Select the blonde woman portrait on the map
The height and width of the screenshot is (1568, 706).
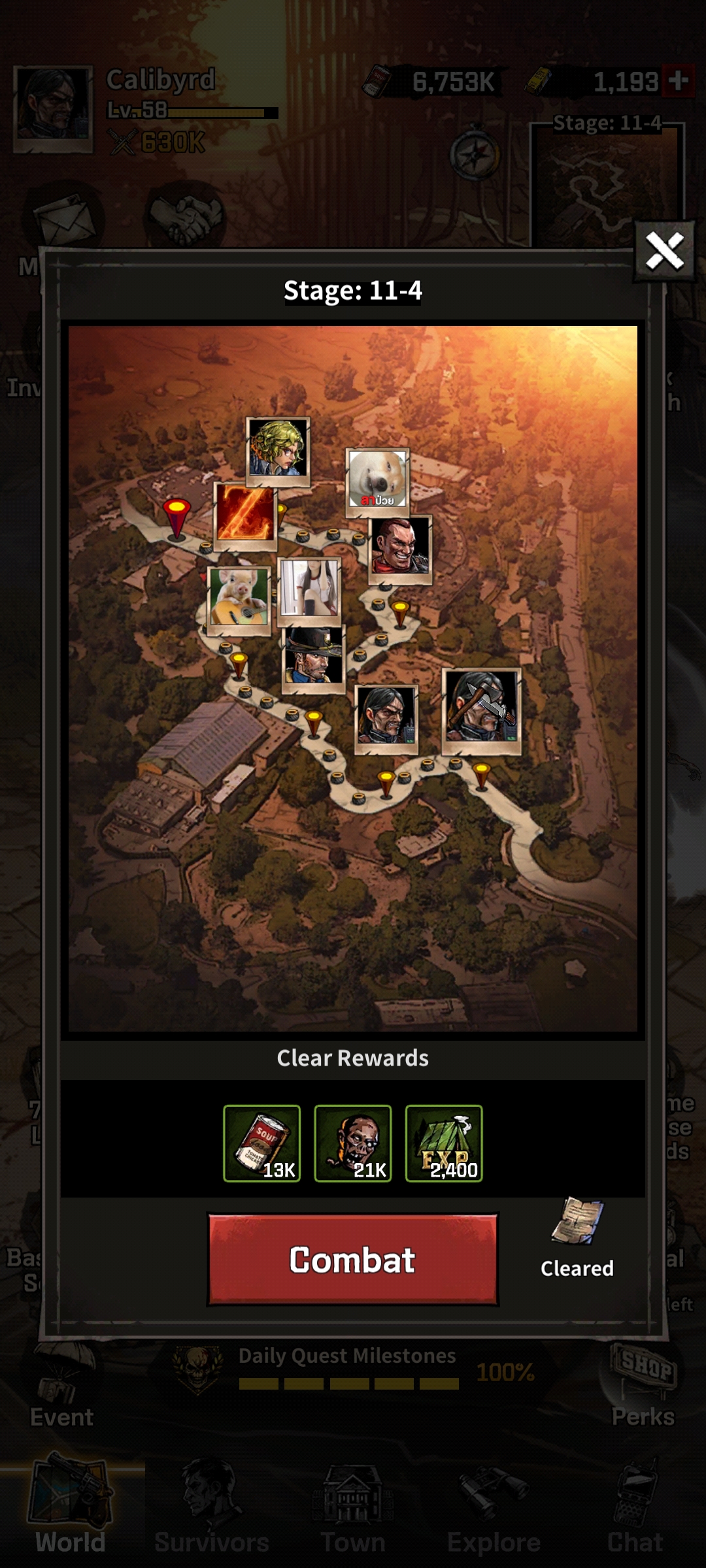278,449
